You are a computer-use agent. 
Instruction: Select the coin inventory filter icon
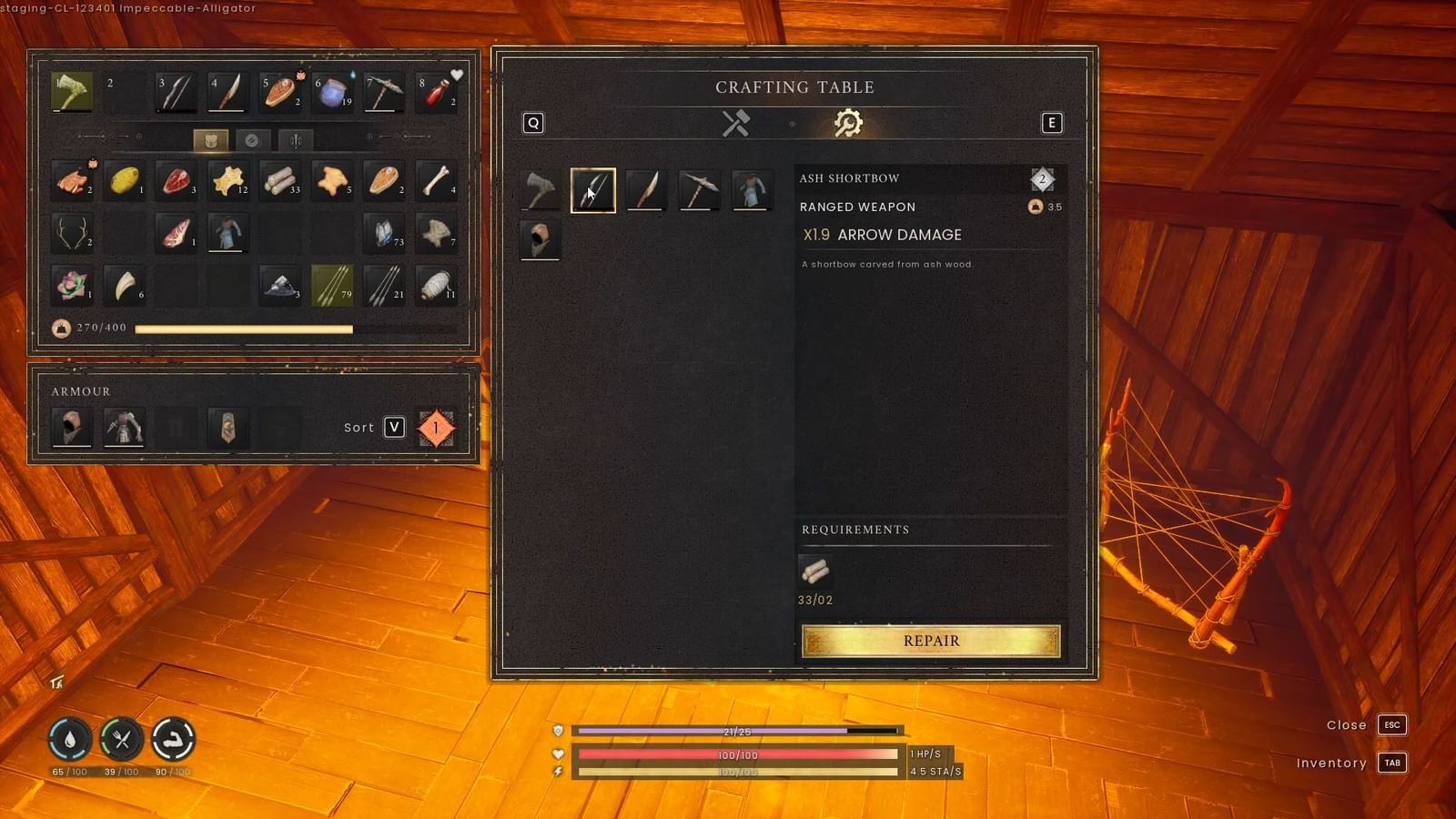tap(253, 139)
